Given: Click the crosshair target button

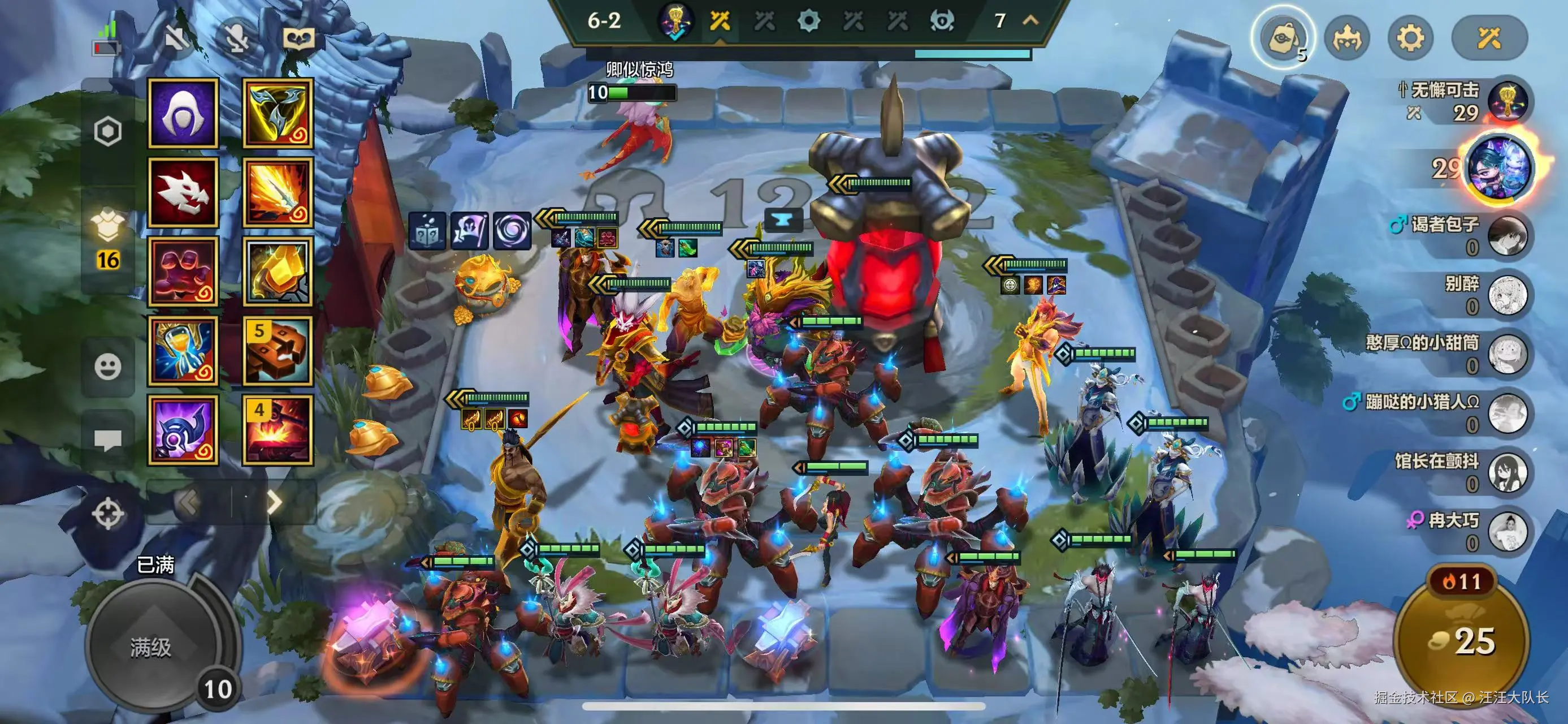Looking at the screenshot, I should tap(108, 512).
